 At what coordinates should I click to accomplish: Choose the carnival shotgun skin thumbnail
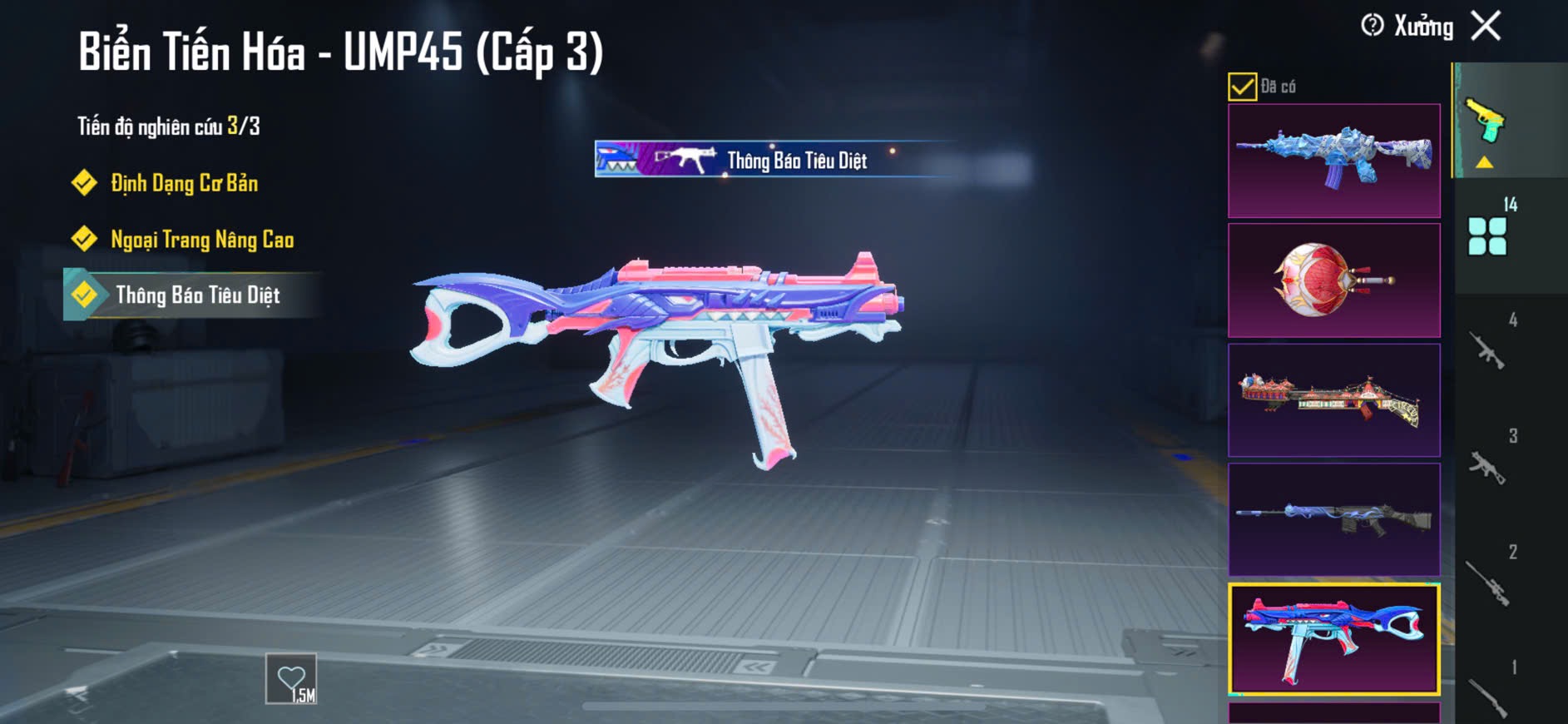coord(1333,400)
